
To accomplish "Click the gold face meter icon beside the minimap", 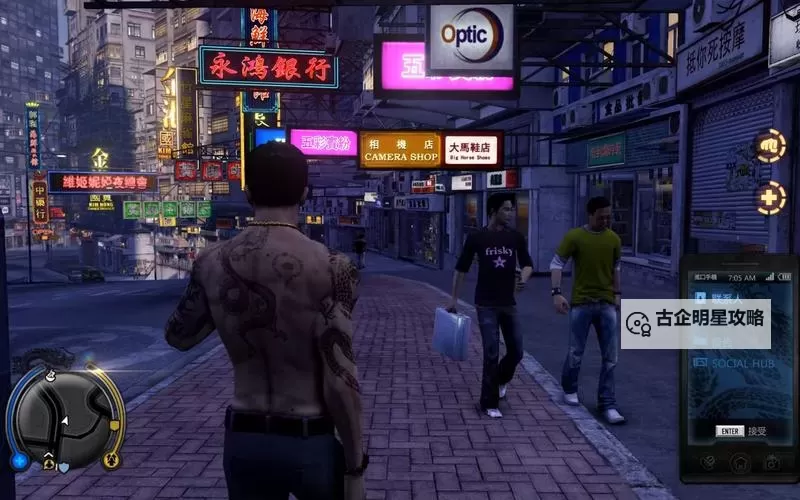I will coord(111,460).
